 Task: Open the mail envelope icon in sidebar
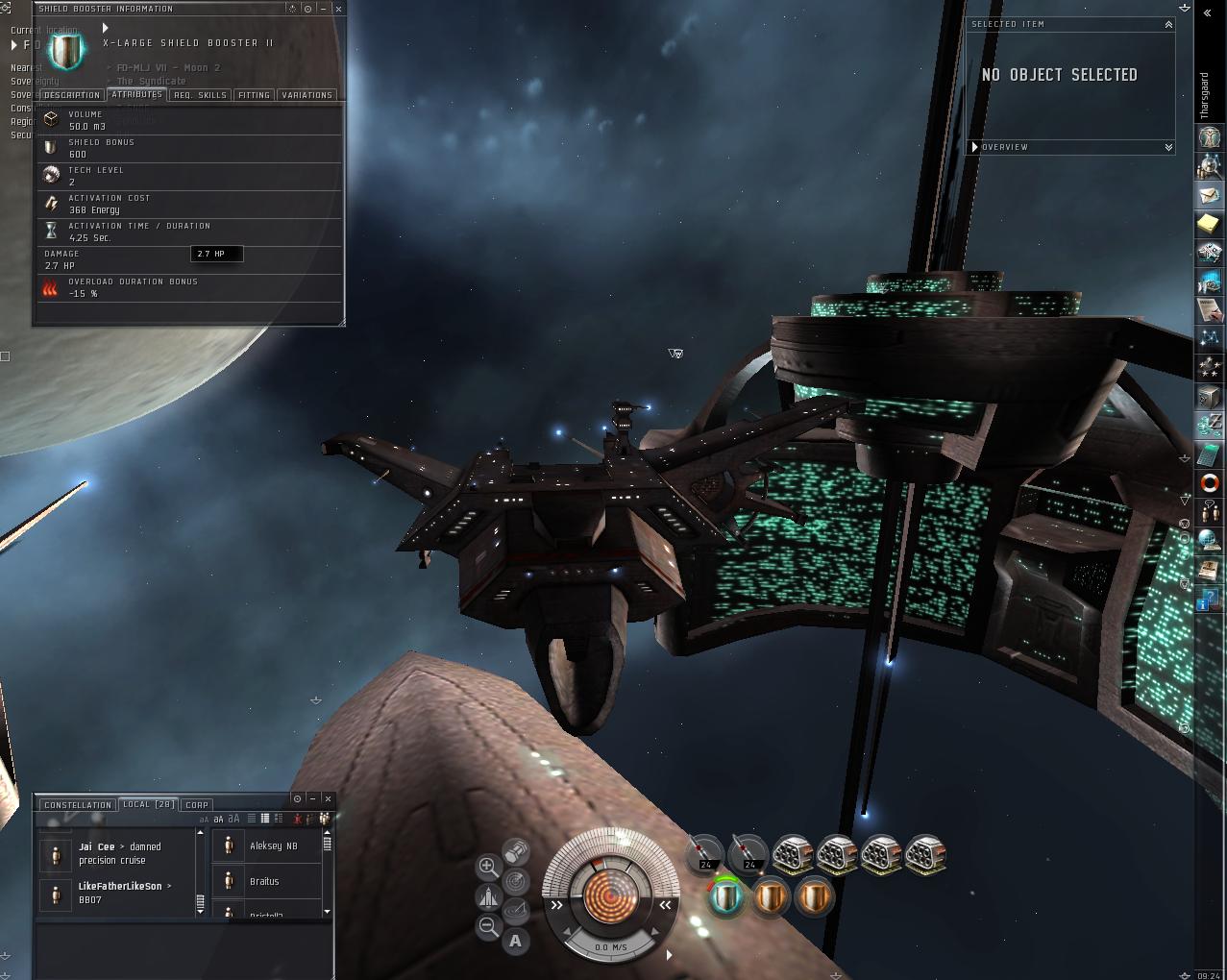[x=1209, y=195]
